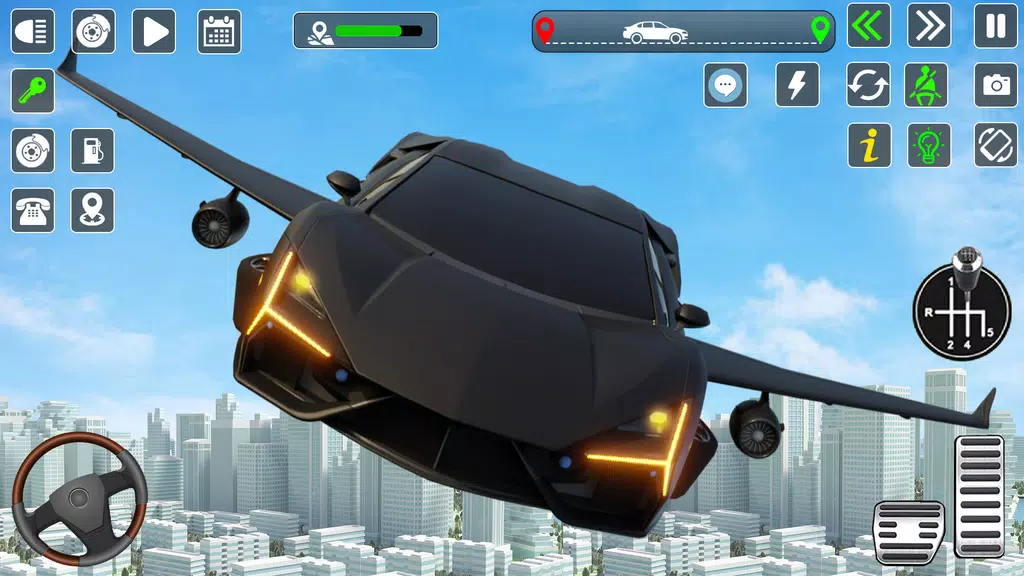Select the fuel pump icon
The image size is (1024, 576).
coord(92,151)
